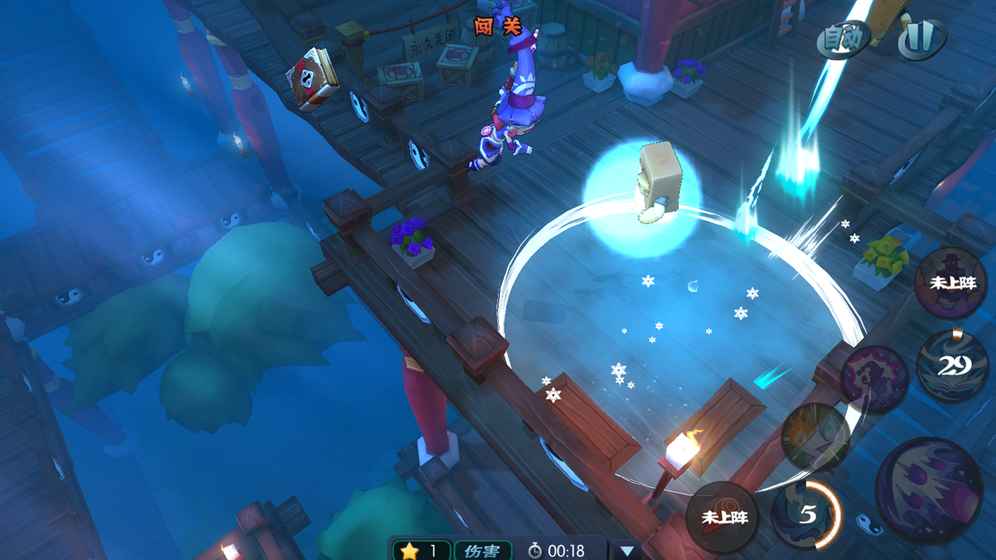Select the 未上阵 slot beside the 5-cooldown skill
Image resolution: width=996 pixels, height=560 pixels.
click(x=724, y=516)
